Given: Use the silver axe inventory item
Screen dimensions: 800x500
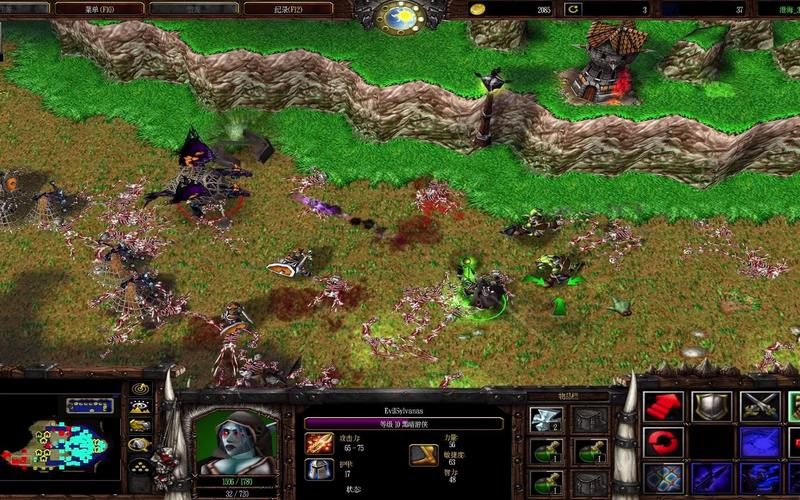Looking at the screenshot, I should tap(548, 420).
